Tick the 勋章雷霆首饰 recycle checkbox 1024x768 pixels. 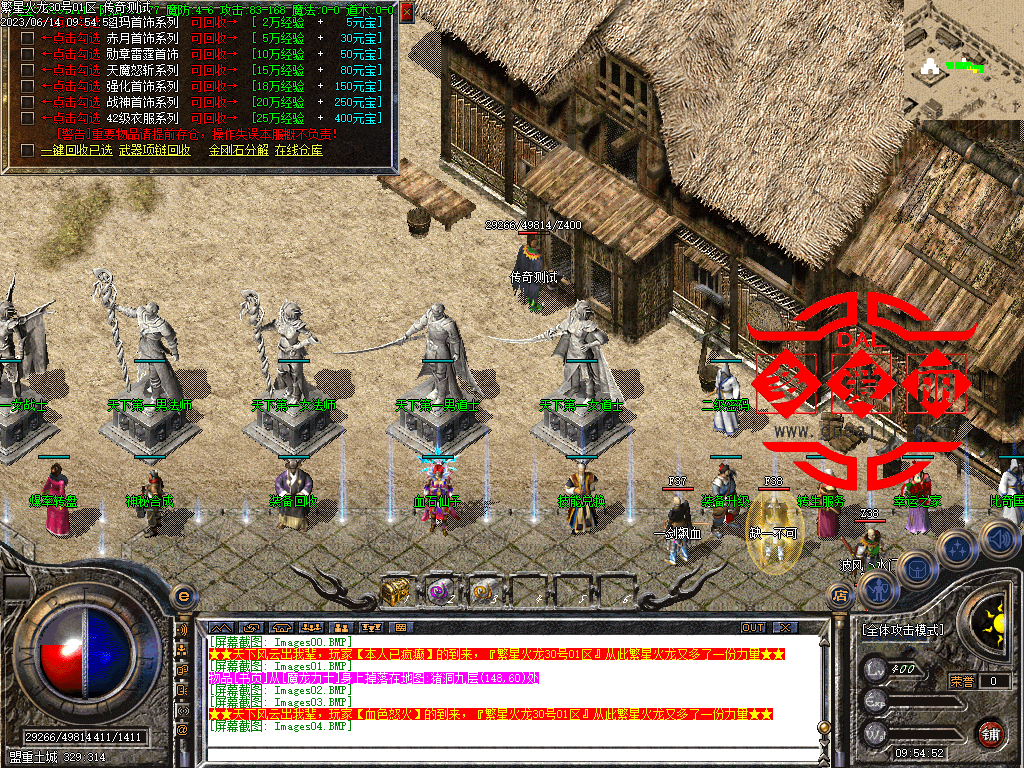pos(27,54)
